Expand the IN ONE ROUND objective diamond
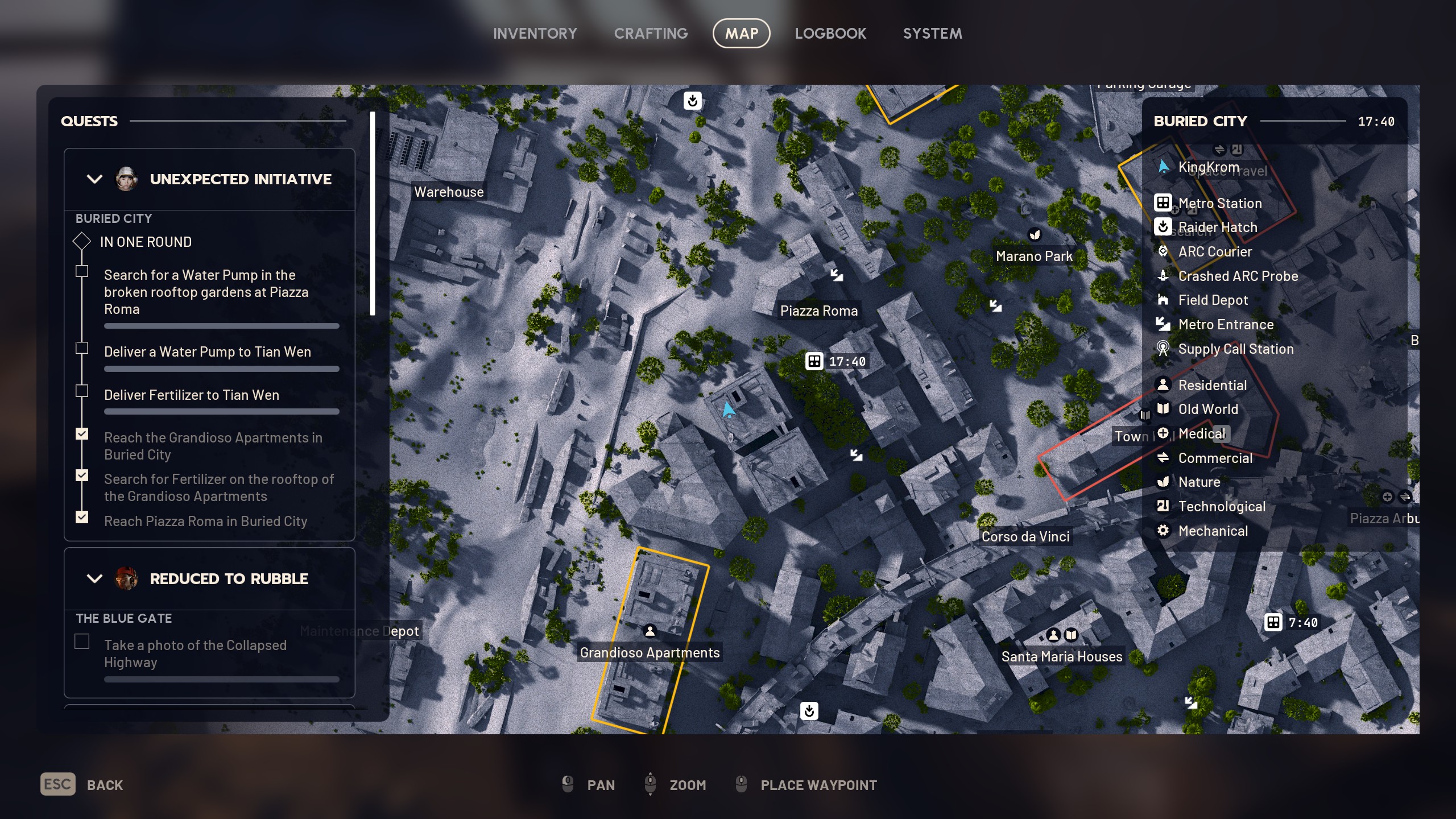The height and width of the screenshot is (819, 1456). tap(82, 241)
